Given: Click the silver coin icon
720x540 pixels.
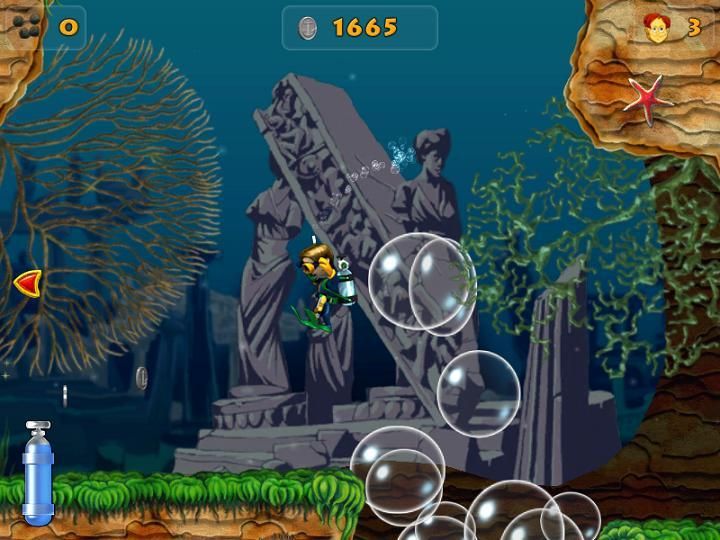Looking at the screenshot, I should tap(309, 28).
